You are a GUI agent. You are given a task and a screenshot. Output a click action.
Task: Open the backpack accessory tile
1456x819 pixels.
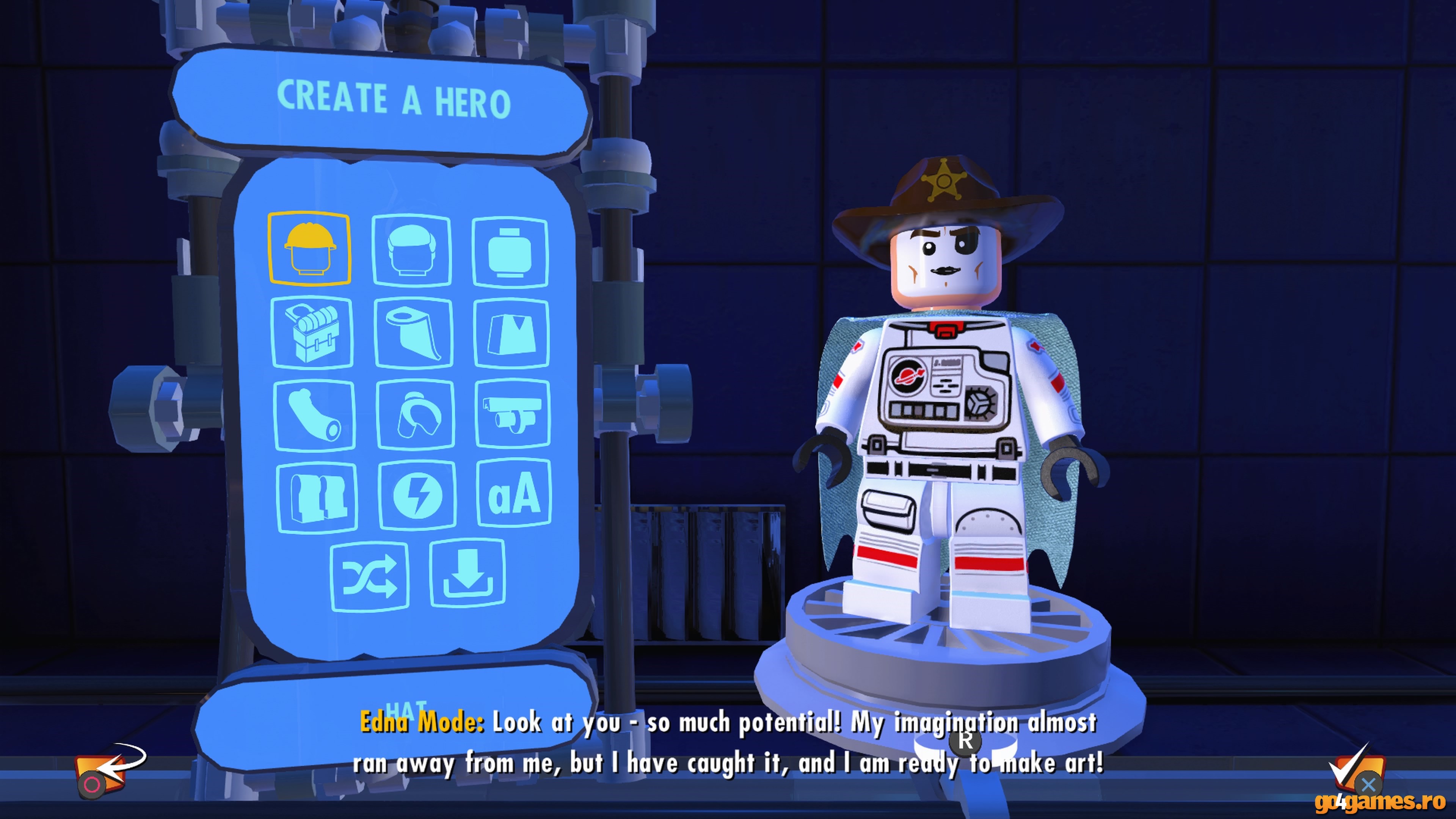tap(312, 333)
